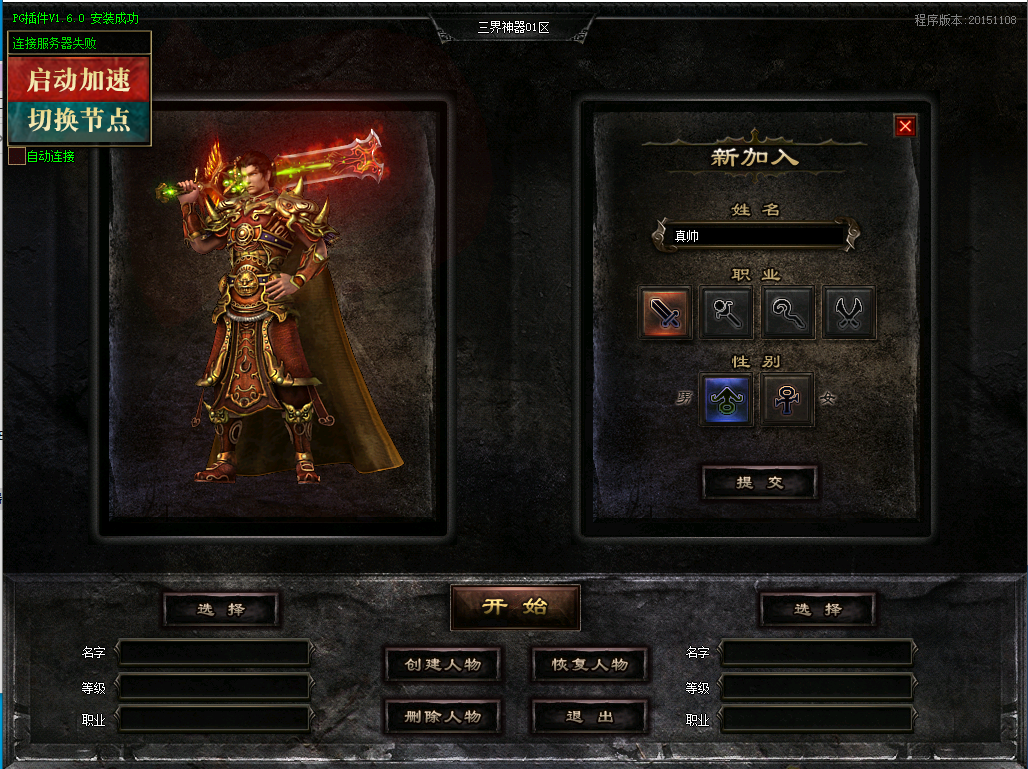Click 切换节点 to switch node
The height and width of the screenshot is (769, 1028).
point(79,120)
